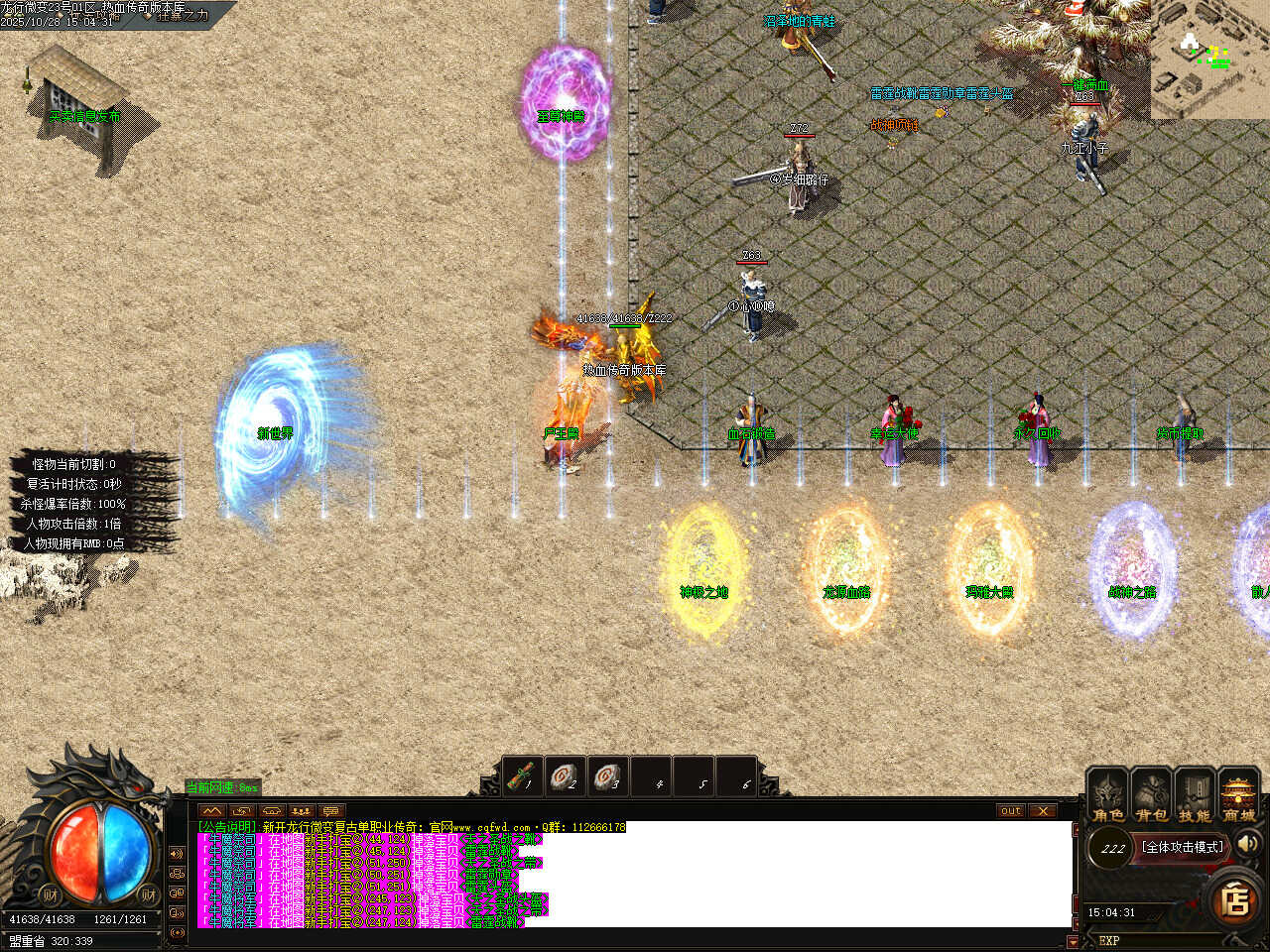The height and width of the screenshot is (952, 1270).
Task: Click the 'out' button above chat
Action: [x=1010, y=811]
